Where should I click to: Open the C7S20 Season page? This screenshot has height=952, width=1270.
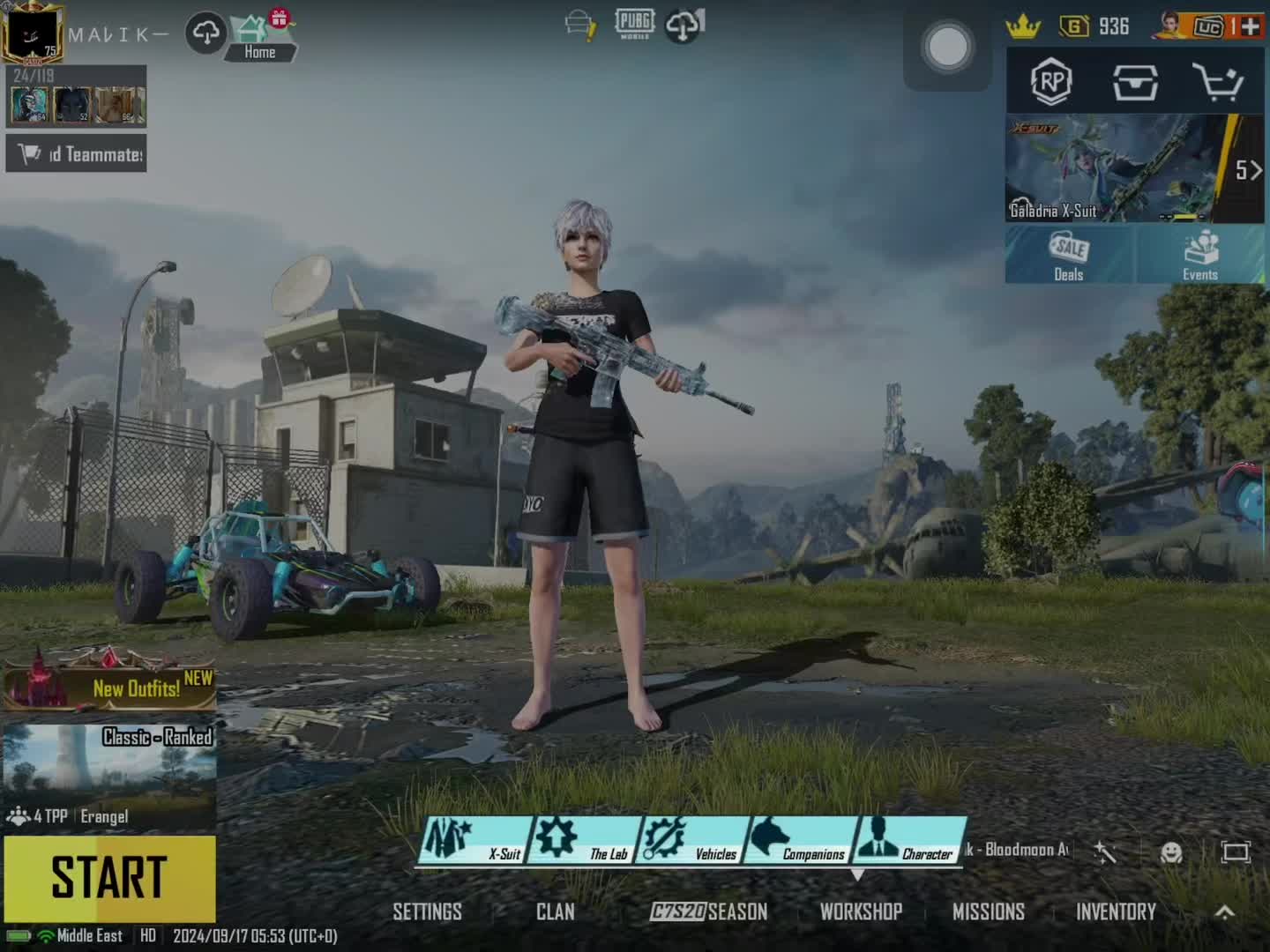pos(709,911)
